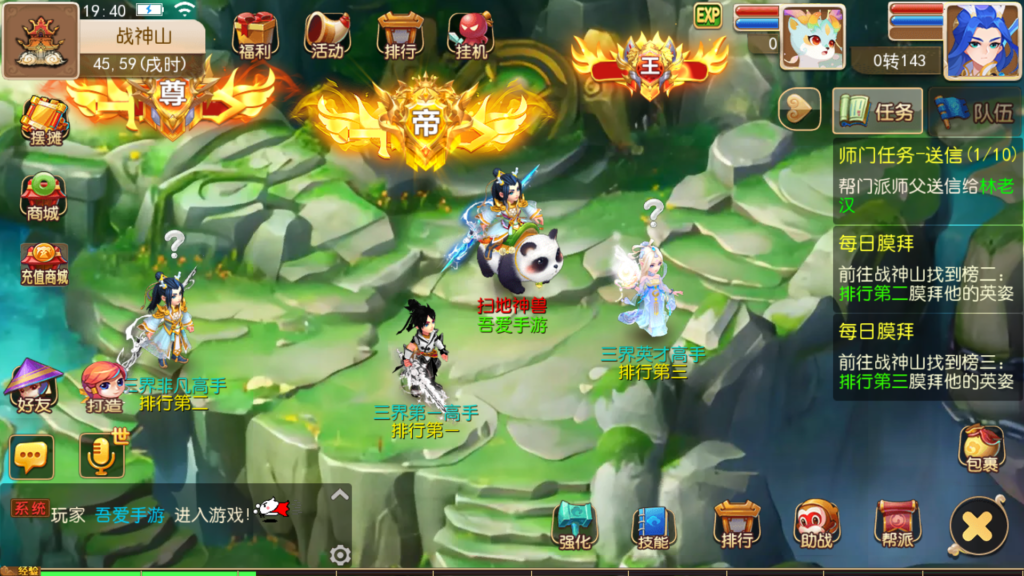Open the 帮派 guild menu
Screen dimensions: 1024x576
coord(896,525)
